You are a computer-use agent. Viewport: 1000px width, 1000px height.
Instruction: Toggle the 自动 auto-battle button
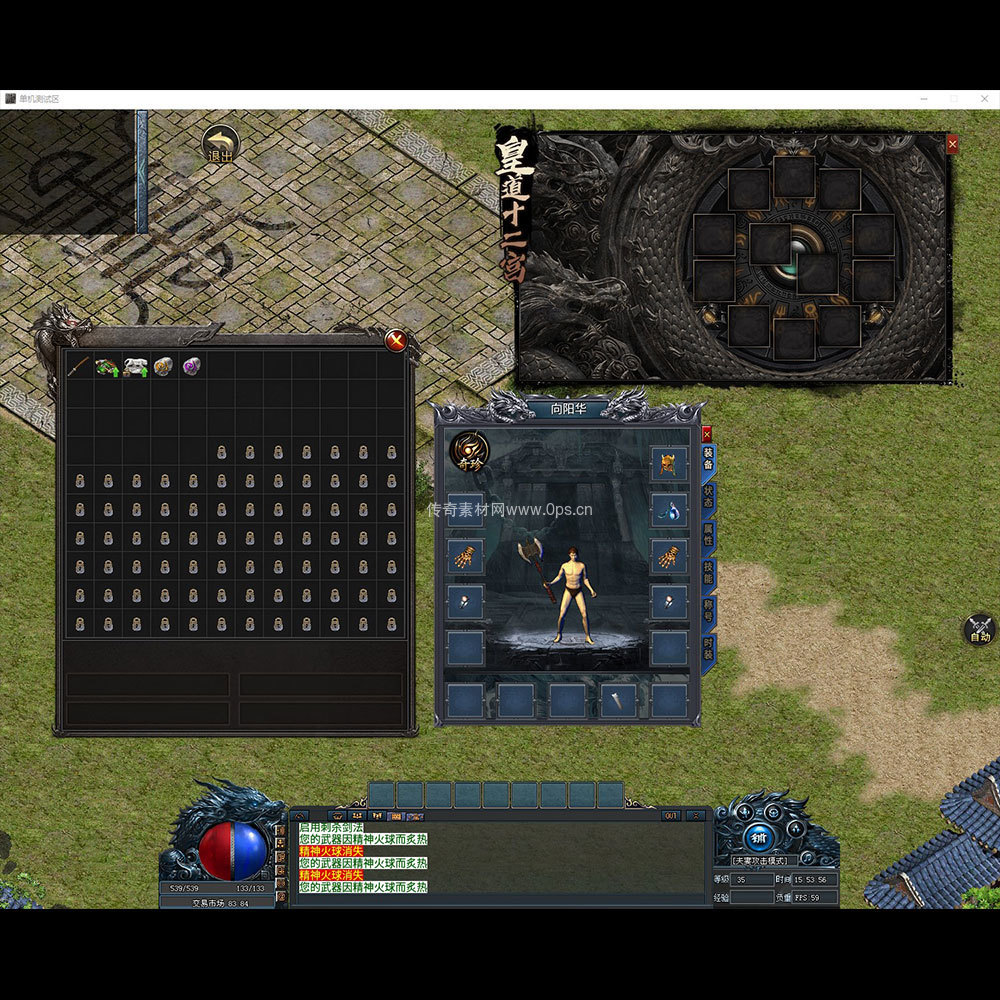coord(979,630)
